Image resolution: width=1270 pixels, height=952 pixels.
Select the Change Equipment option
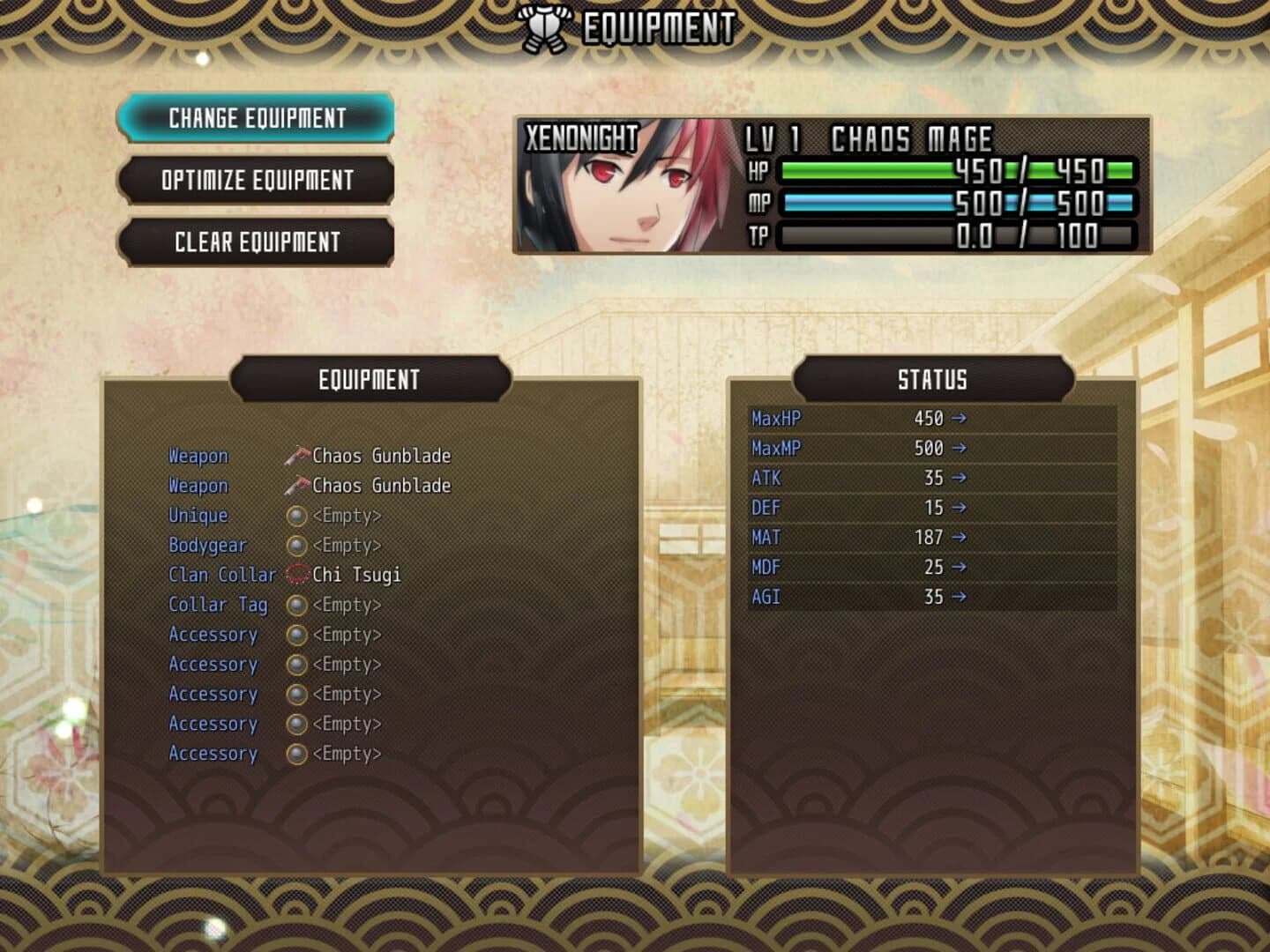pos(257,119)
